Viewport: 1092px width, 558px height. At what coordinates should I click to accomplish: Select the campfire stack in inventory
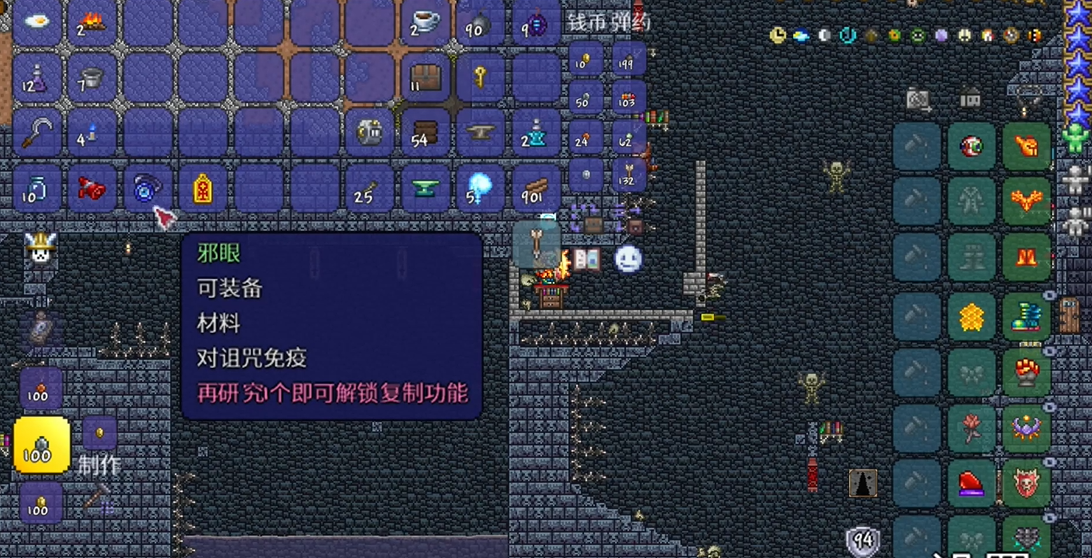pyautogui.click(x=93, y=21)
